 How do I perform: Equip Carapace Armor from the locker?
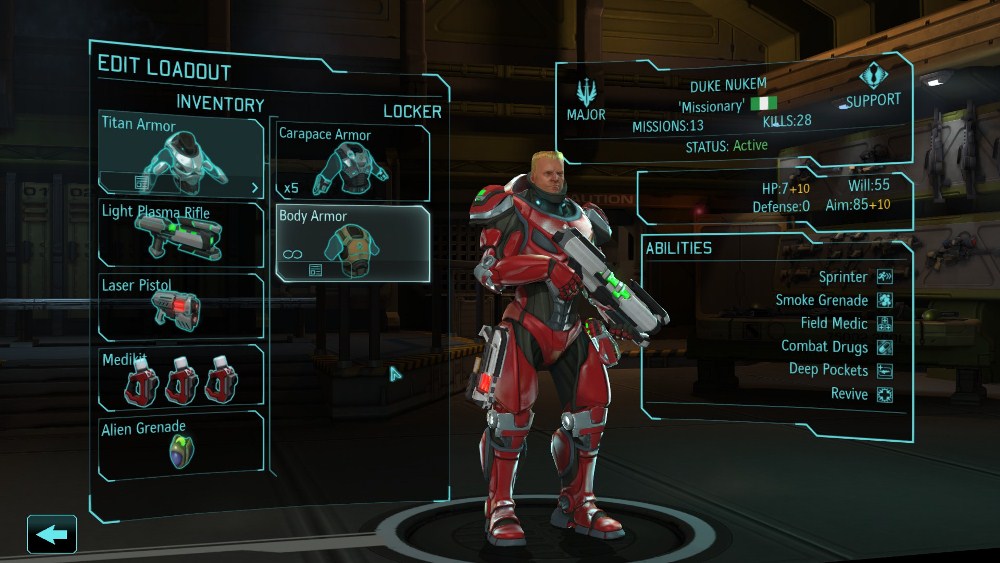click(353, 163)
